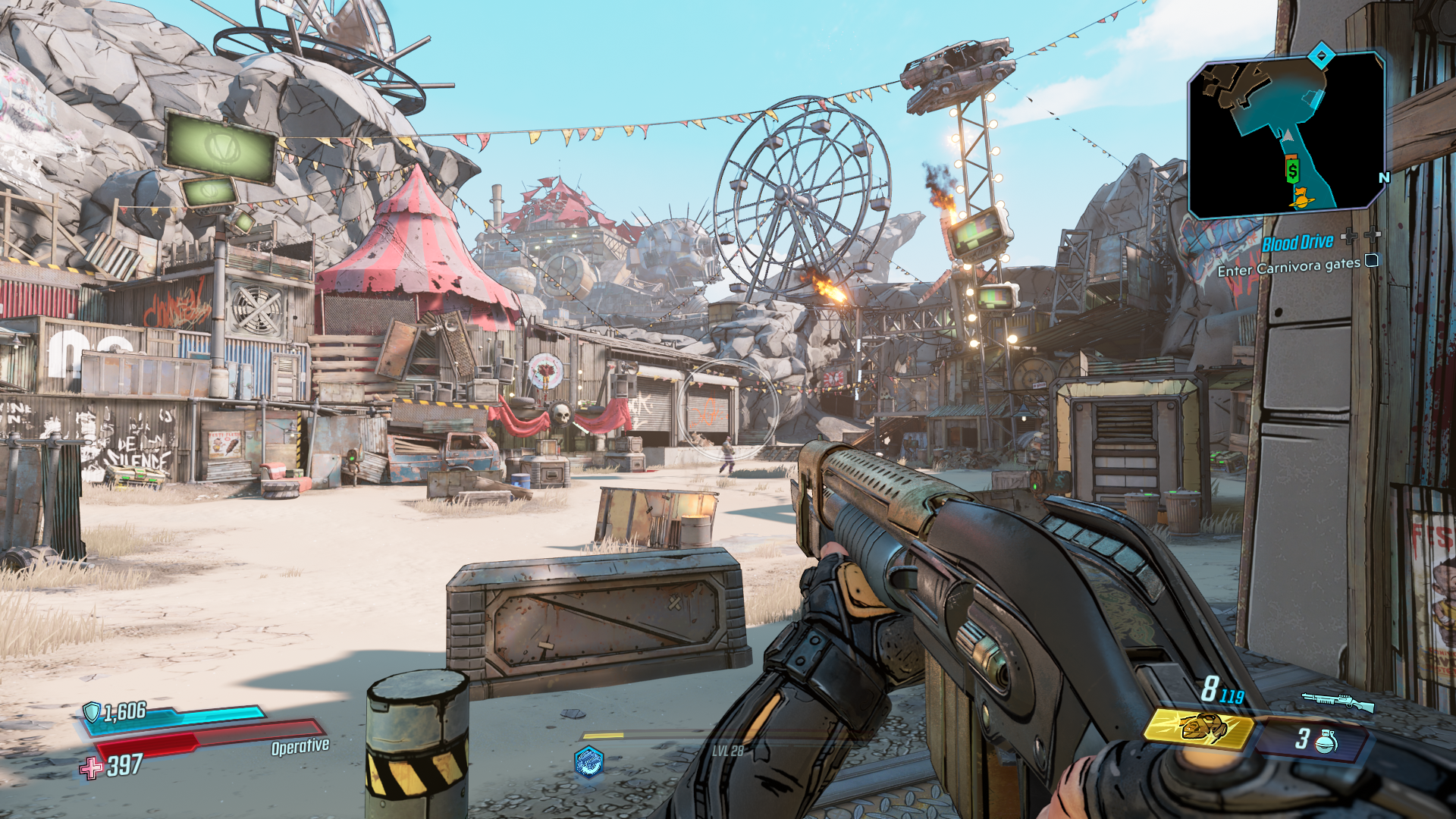Select the blue diamond objective marker

tap(1321, 55)
